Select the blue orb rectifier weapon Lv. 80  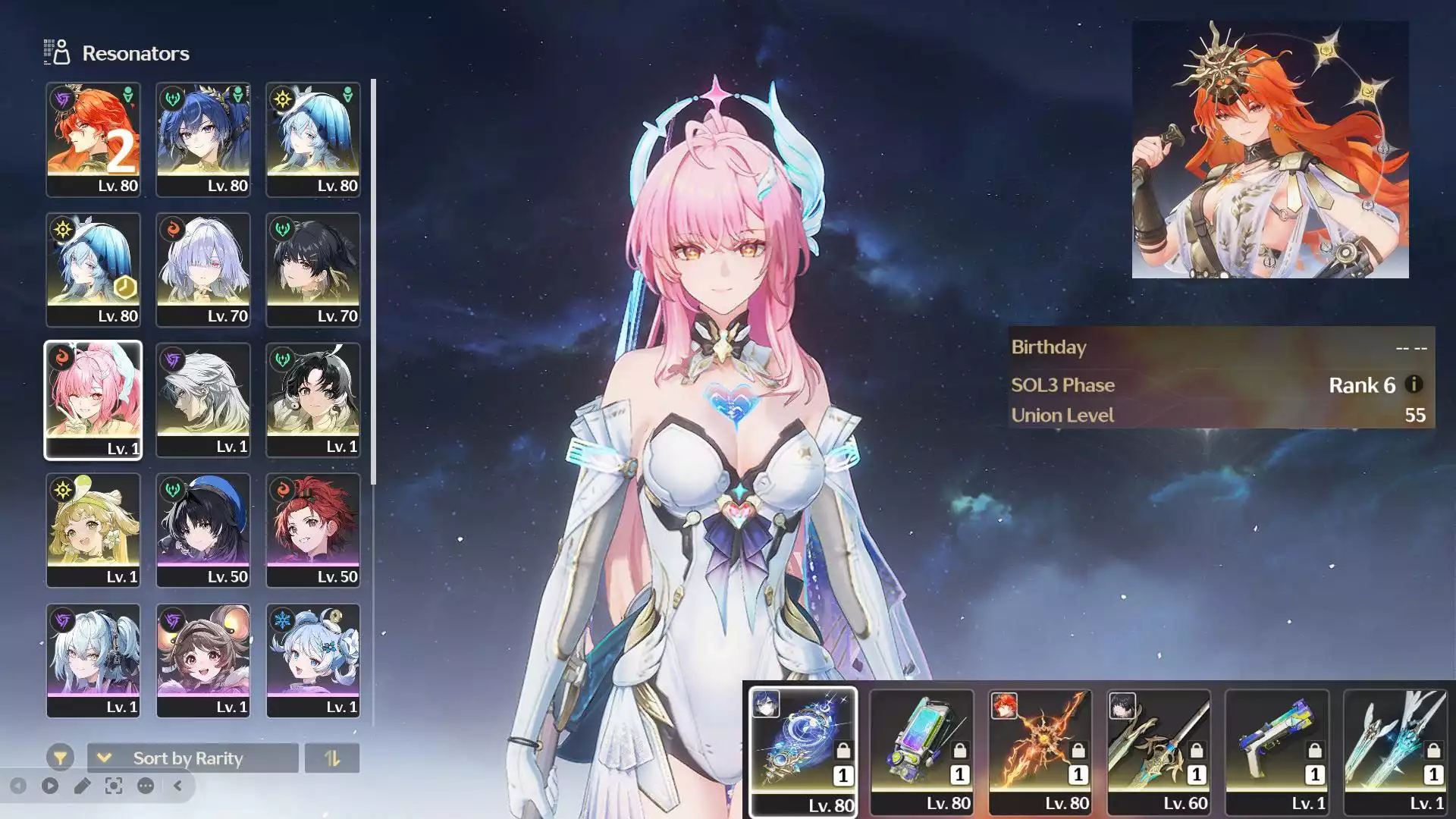tap(803, 751)
